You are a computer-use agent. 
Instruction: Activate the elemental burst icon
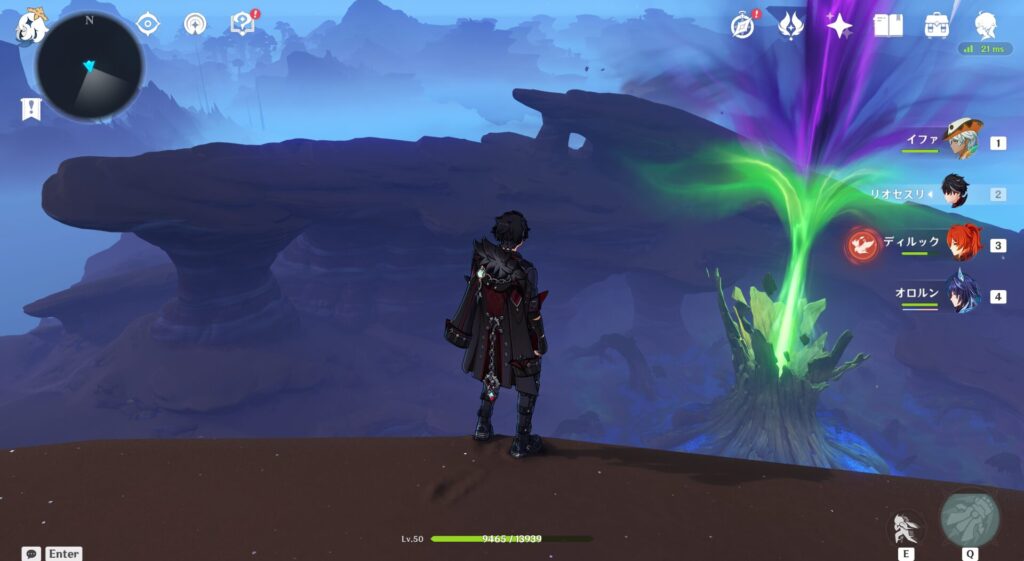[x=969, y=518]
